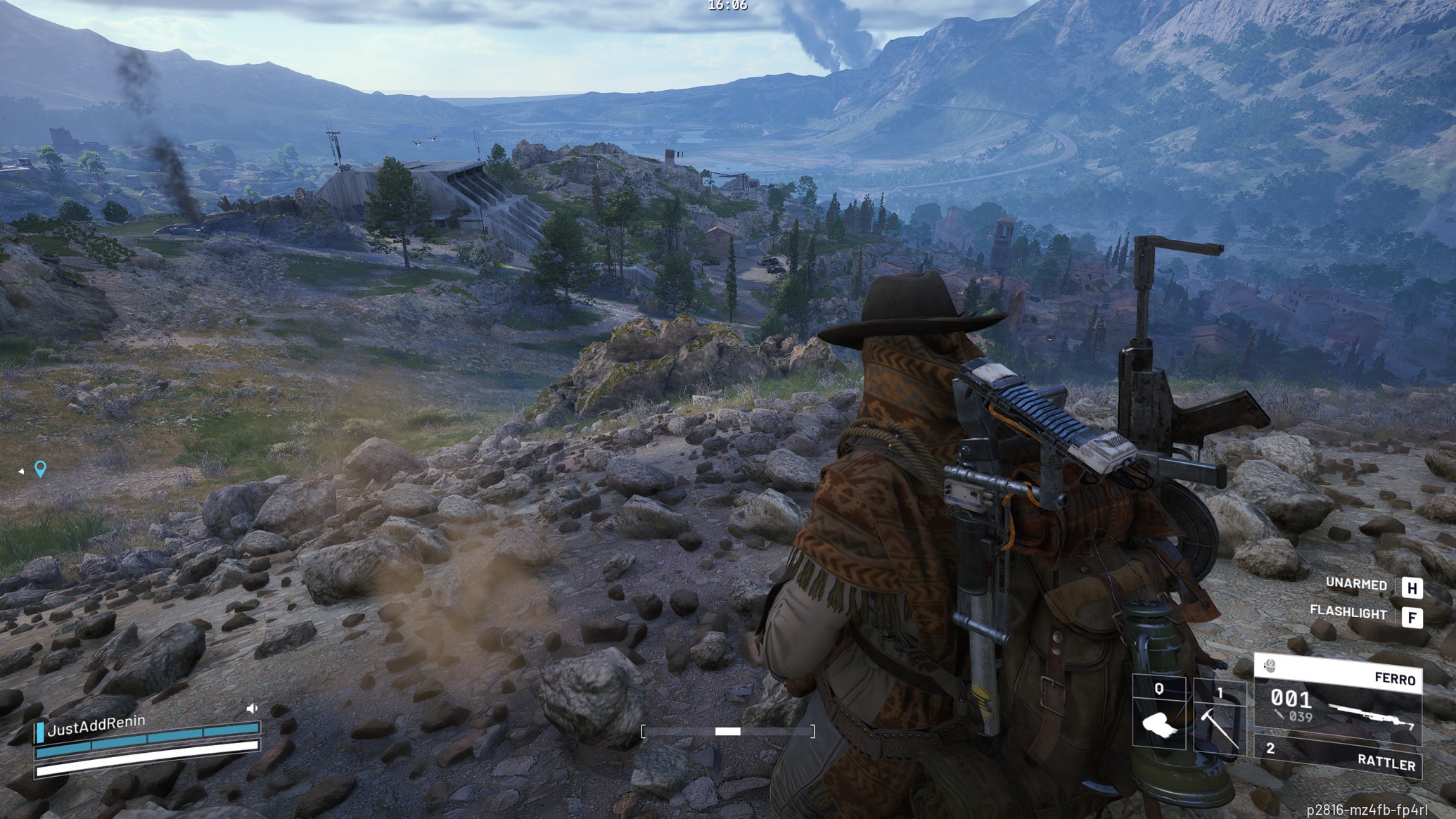Click the blue map pin marker
1456x819 pixels.
(41, 469)
